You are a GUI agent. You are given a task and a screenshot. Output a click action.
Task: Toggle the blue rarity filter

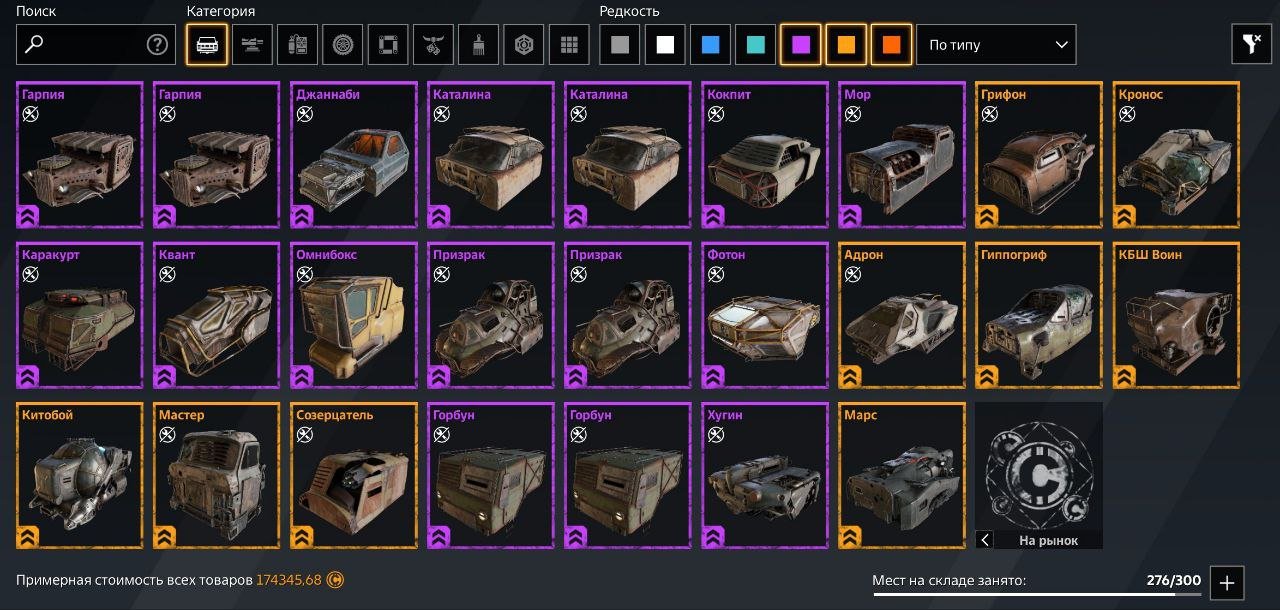[710, 45]
